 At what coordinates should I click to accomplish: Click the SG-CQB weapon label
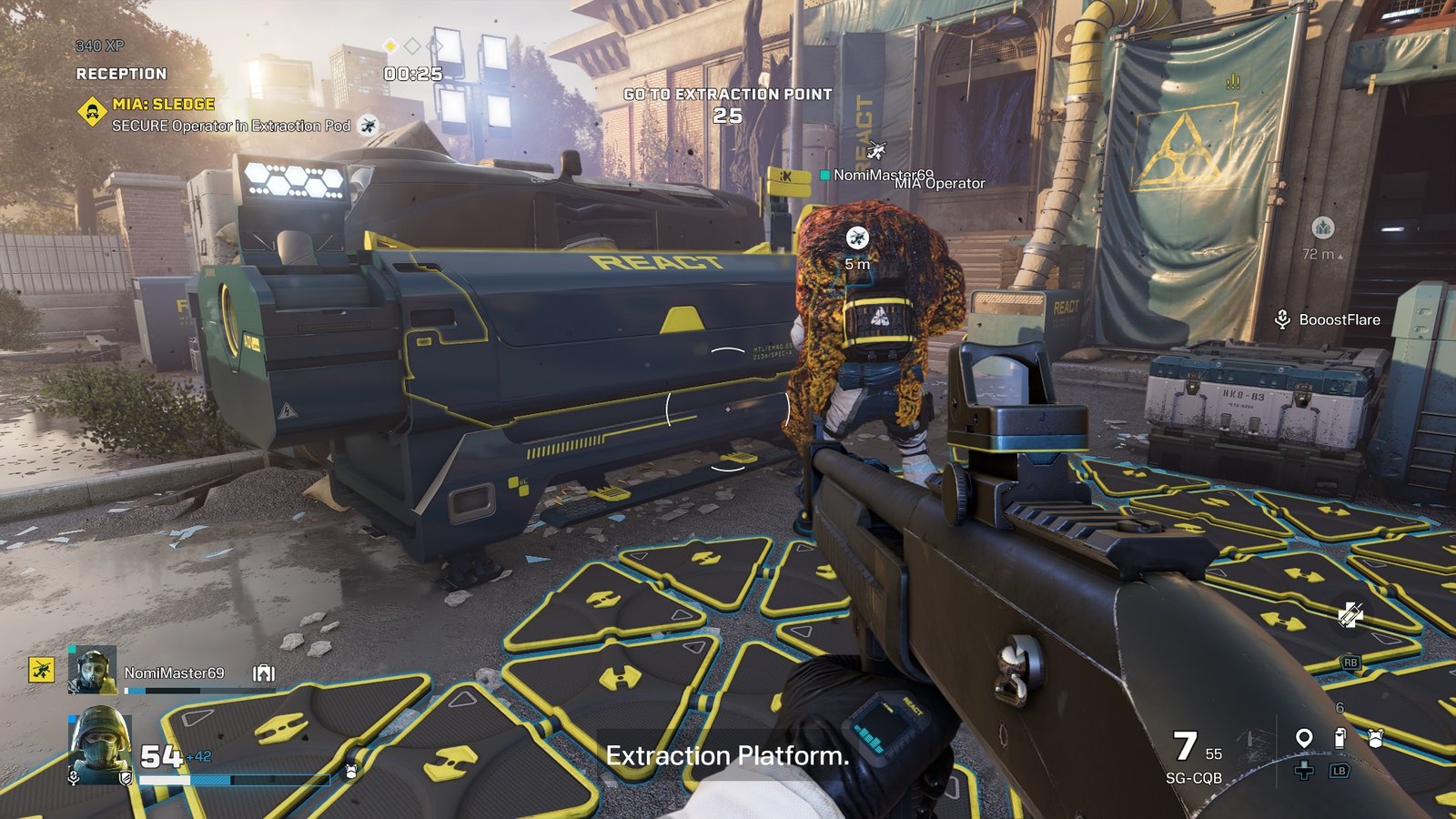point(1193,778)
